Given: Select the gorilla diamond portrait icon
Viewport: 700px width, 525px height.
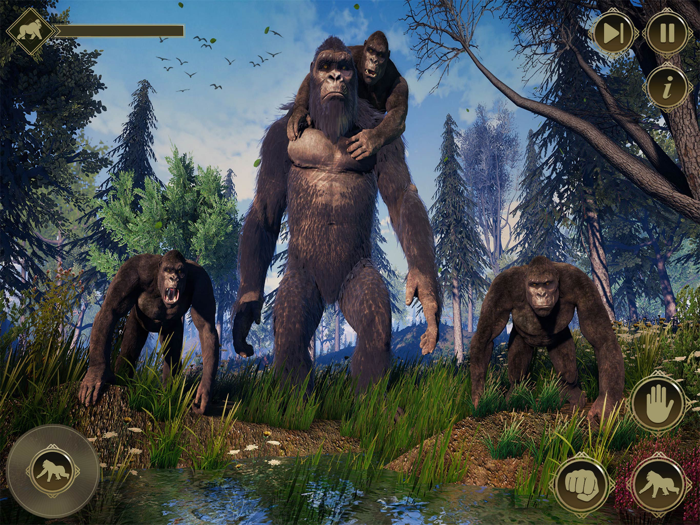Looking at the screenshot, I should (31, 31).
